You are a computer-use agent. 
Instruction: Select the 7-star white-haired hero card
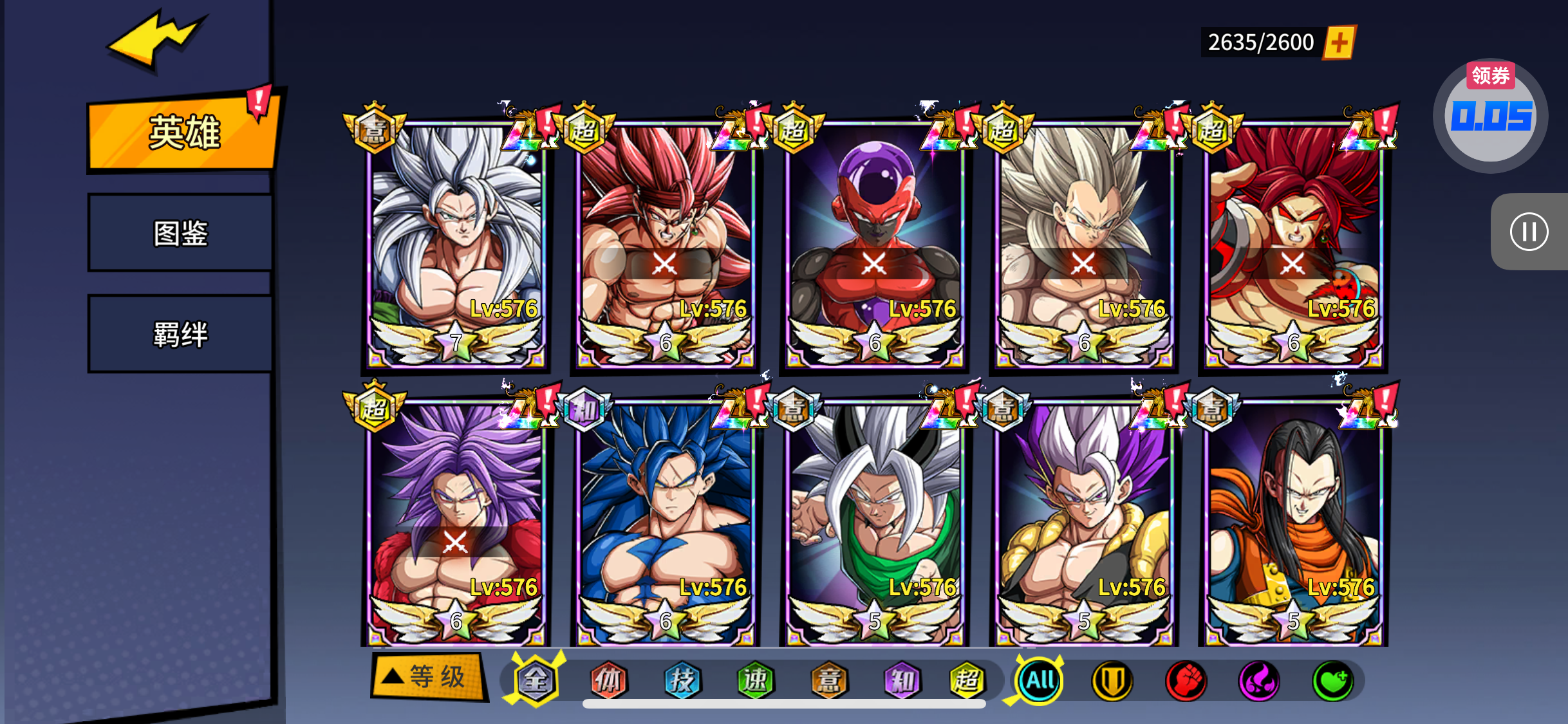coord(456,245)
